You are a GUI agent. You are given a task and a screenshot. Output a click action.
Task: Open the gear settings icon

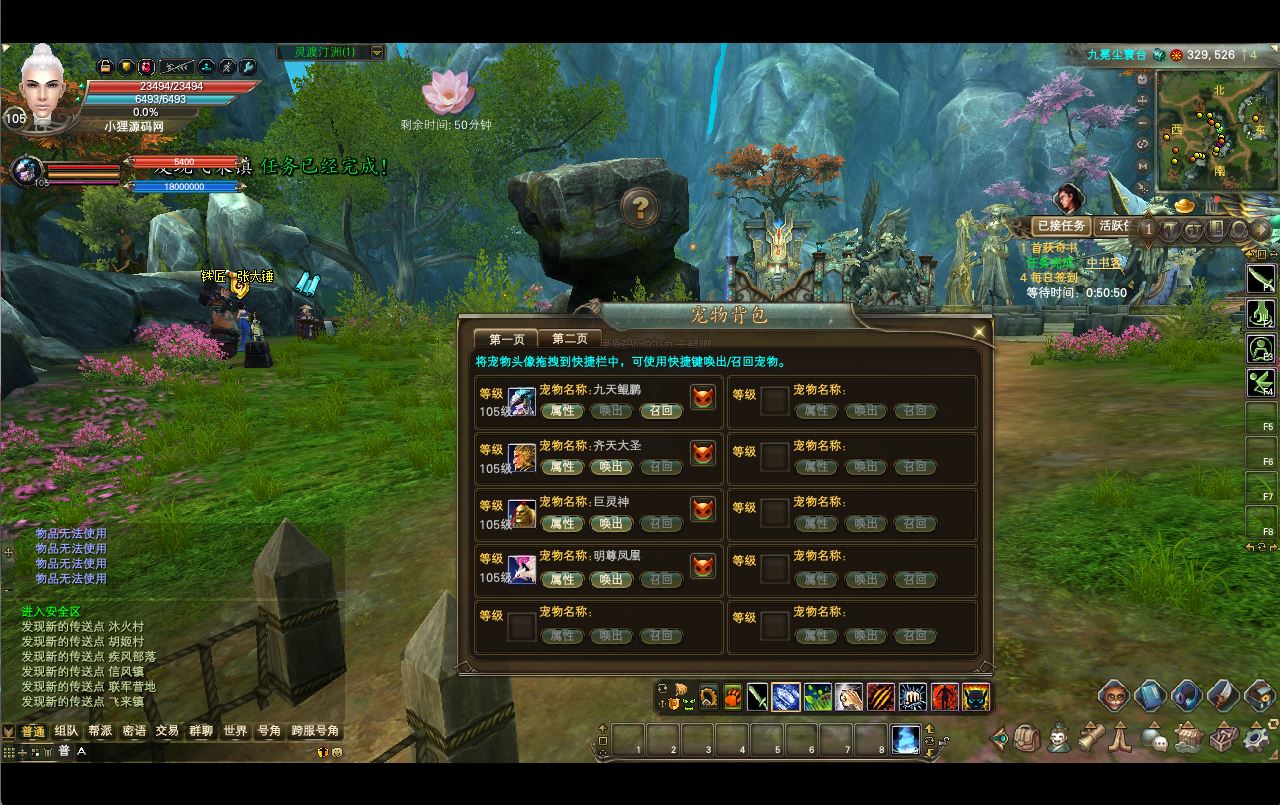(1255, 739)
